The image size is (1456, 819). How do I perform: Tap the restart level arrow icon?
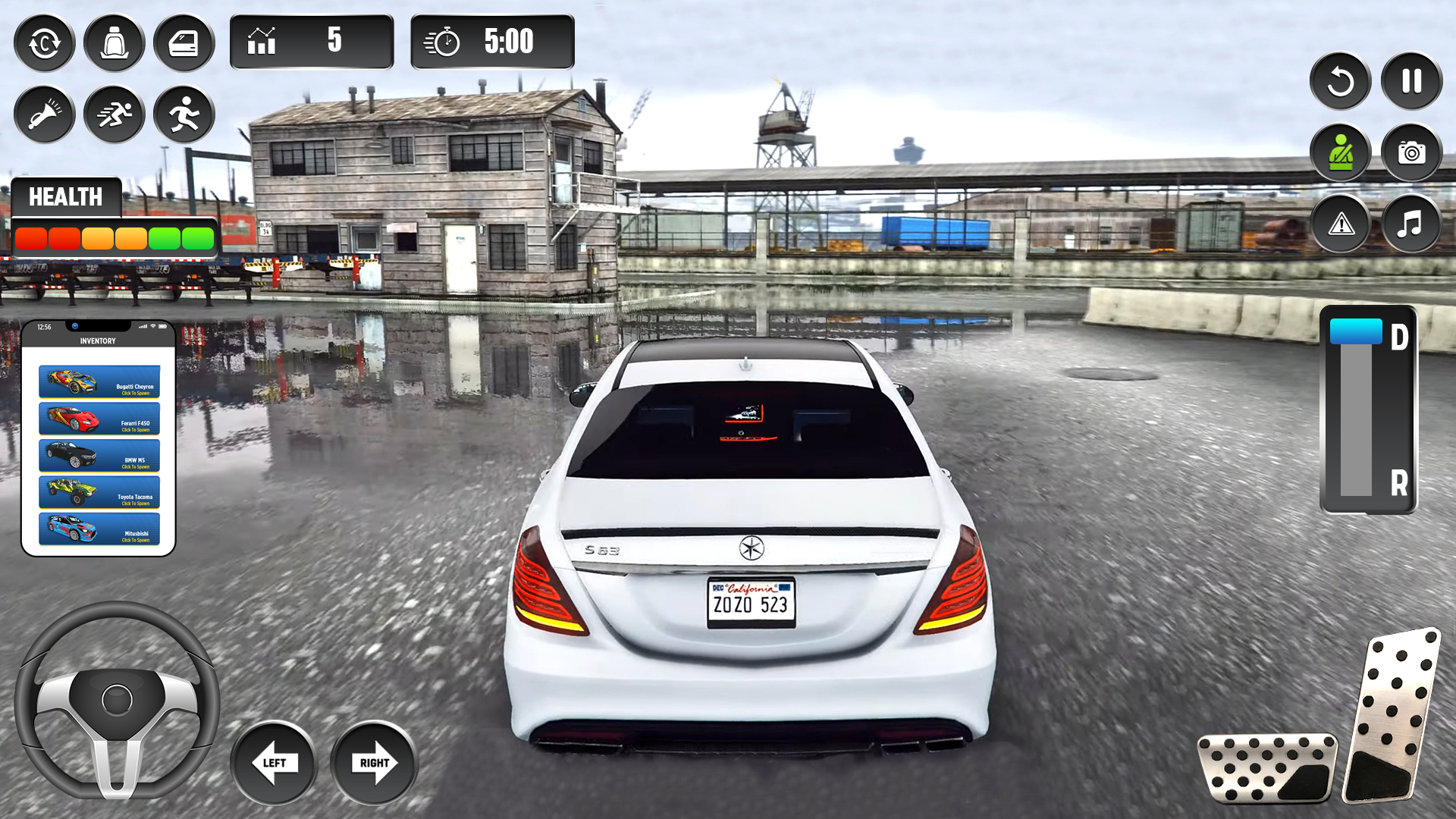(1339, 81)
